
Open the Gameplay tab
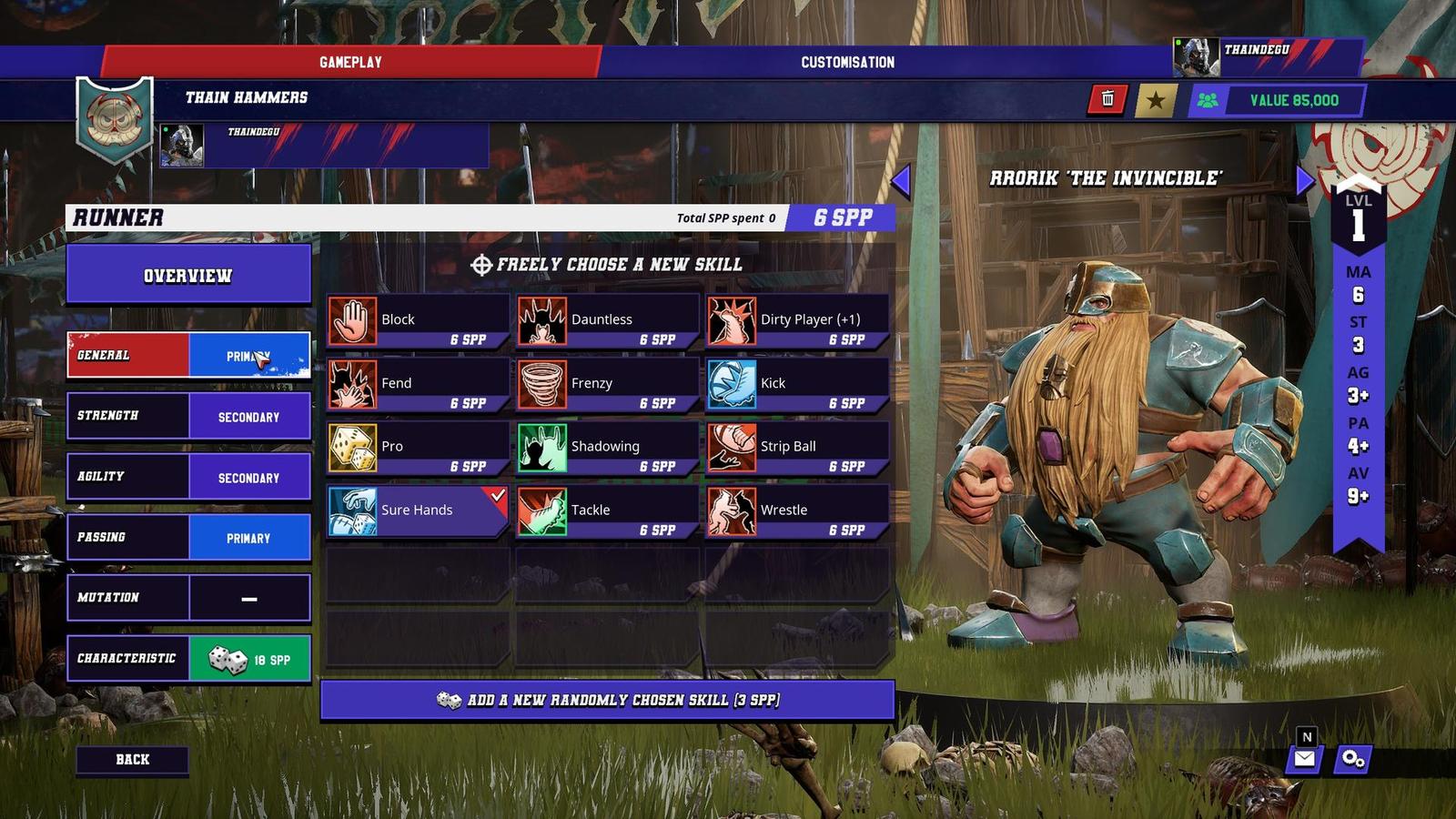coord(350,62)
